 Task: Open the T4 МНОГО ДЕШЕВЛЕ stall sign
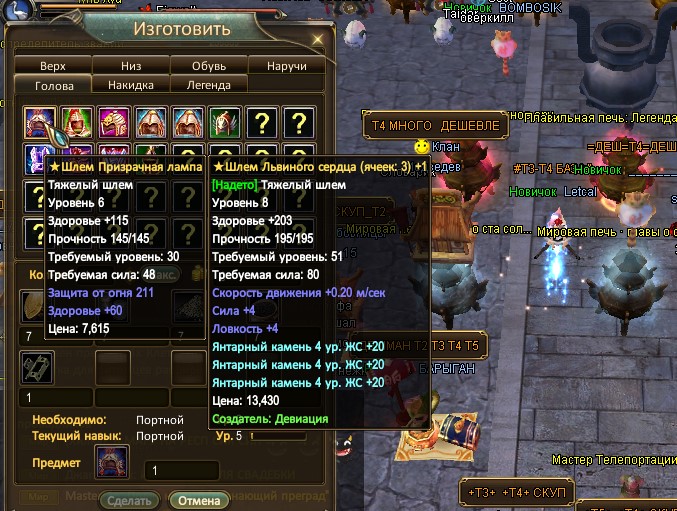tap(434, 127)
